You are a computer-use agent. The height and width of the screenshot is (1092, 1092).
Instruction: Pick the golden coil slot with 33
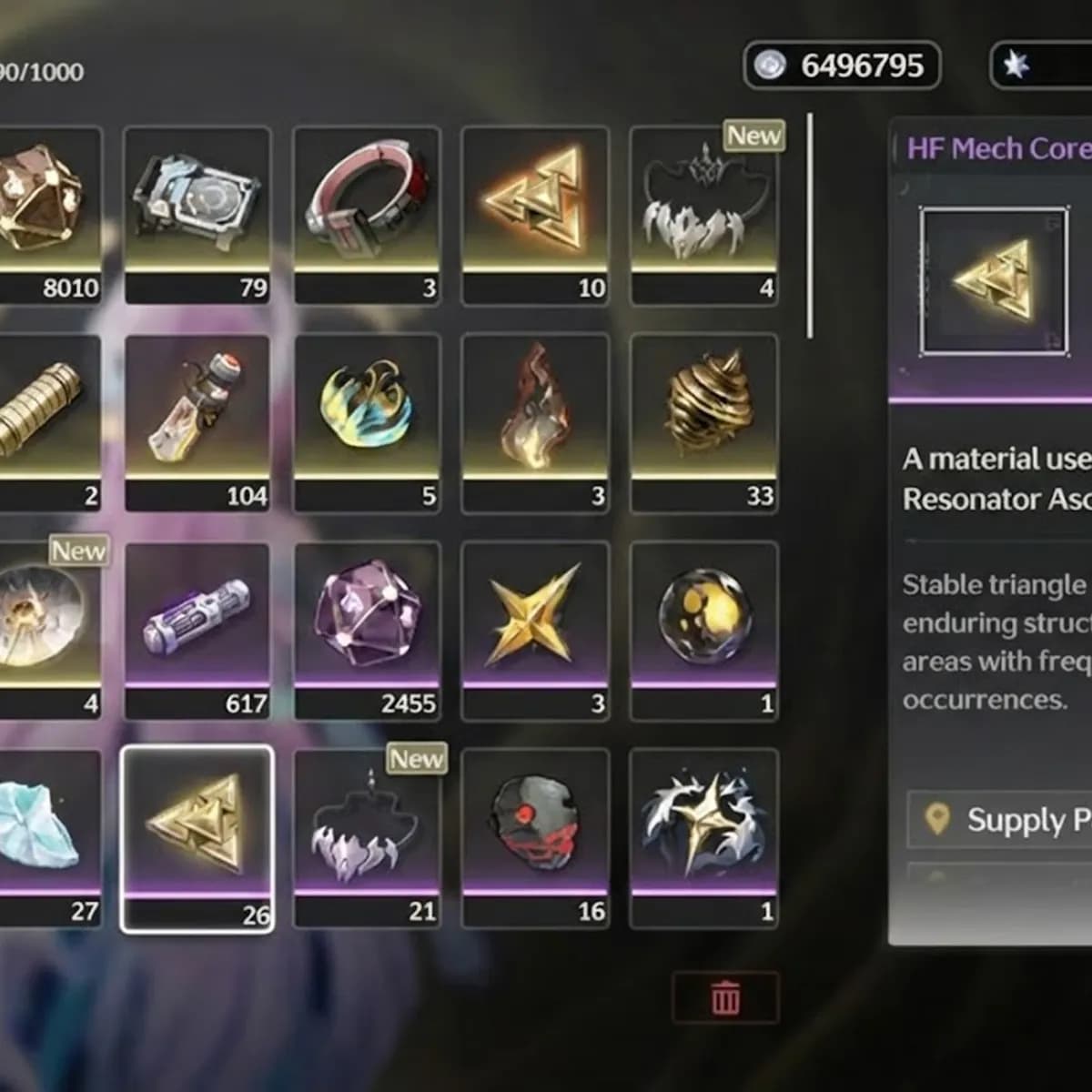pos(703,421)
